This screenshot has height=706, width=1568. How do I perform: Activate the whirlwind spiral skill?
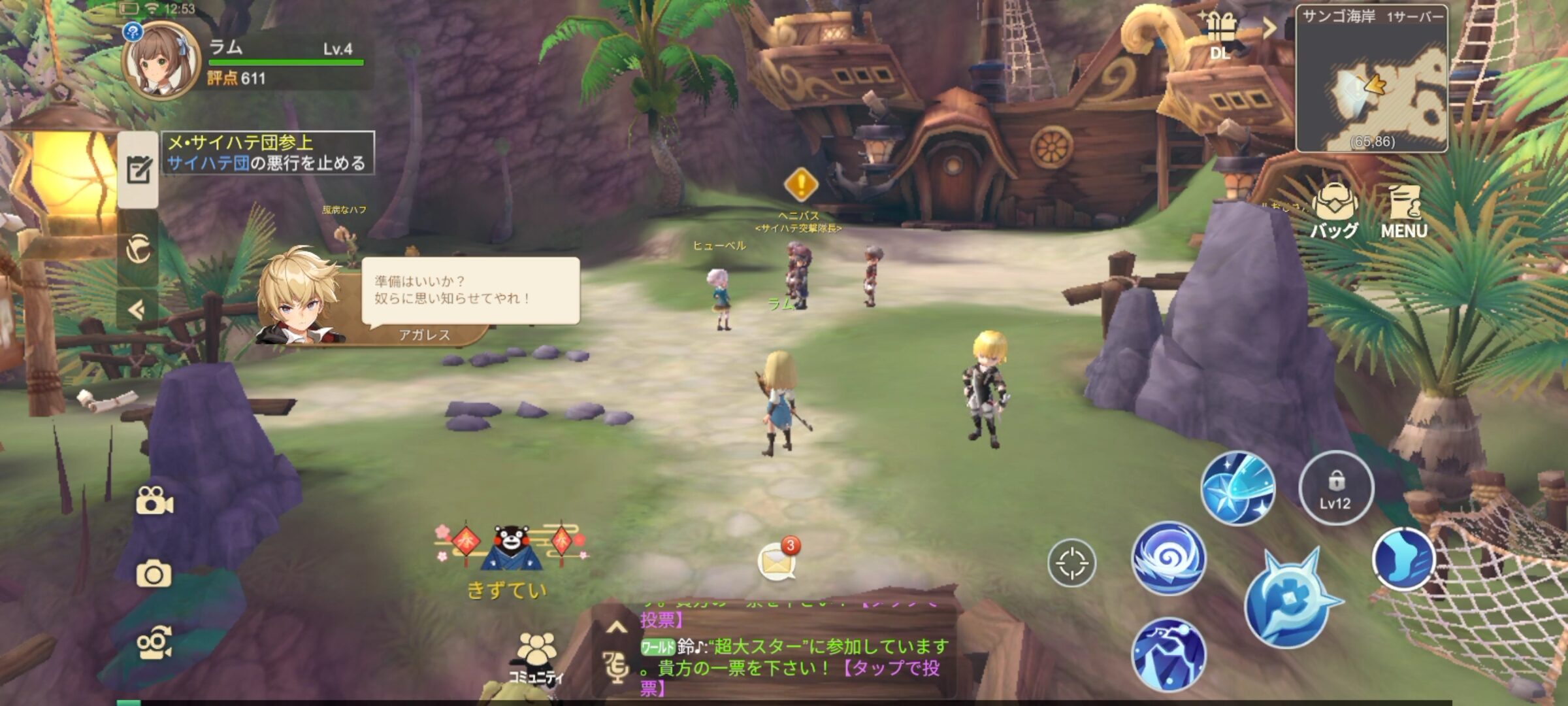pyautogui.click(x=1169, y=558)
